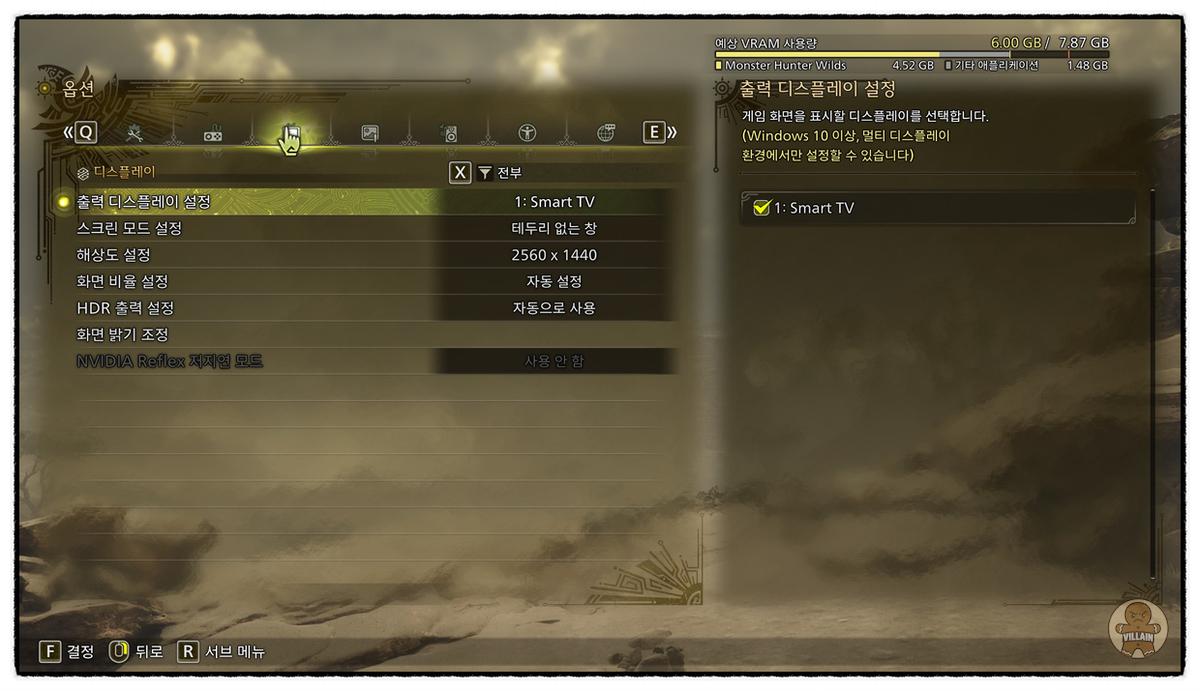Image resolution: width=1200 pixels, height=691 pixels.
Task: Open the 전부 filter dropdown
Action: click(499, 173)
